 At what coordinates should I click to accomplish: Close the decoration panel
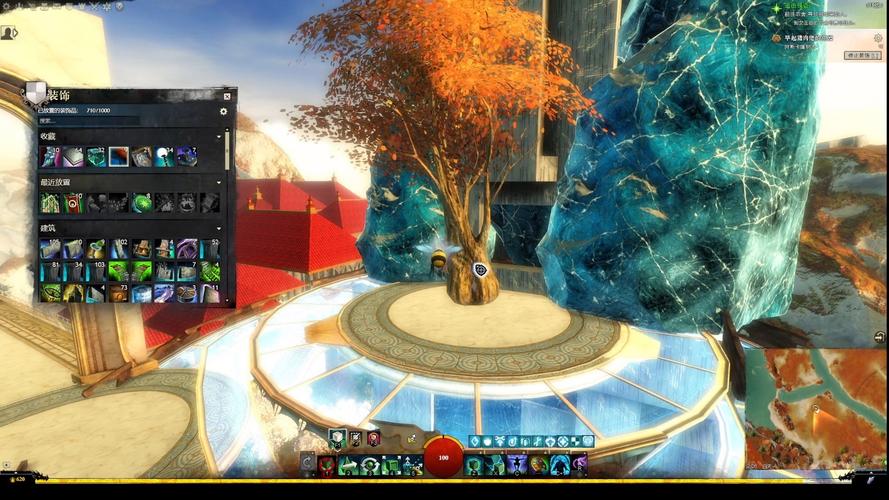coord(227,96)
